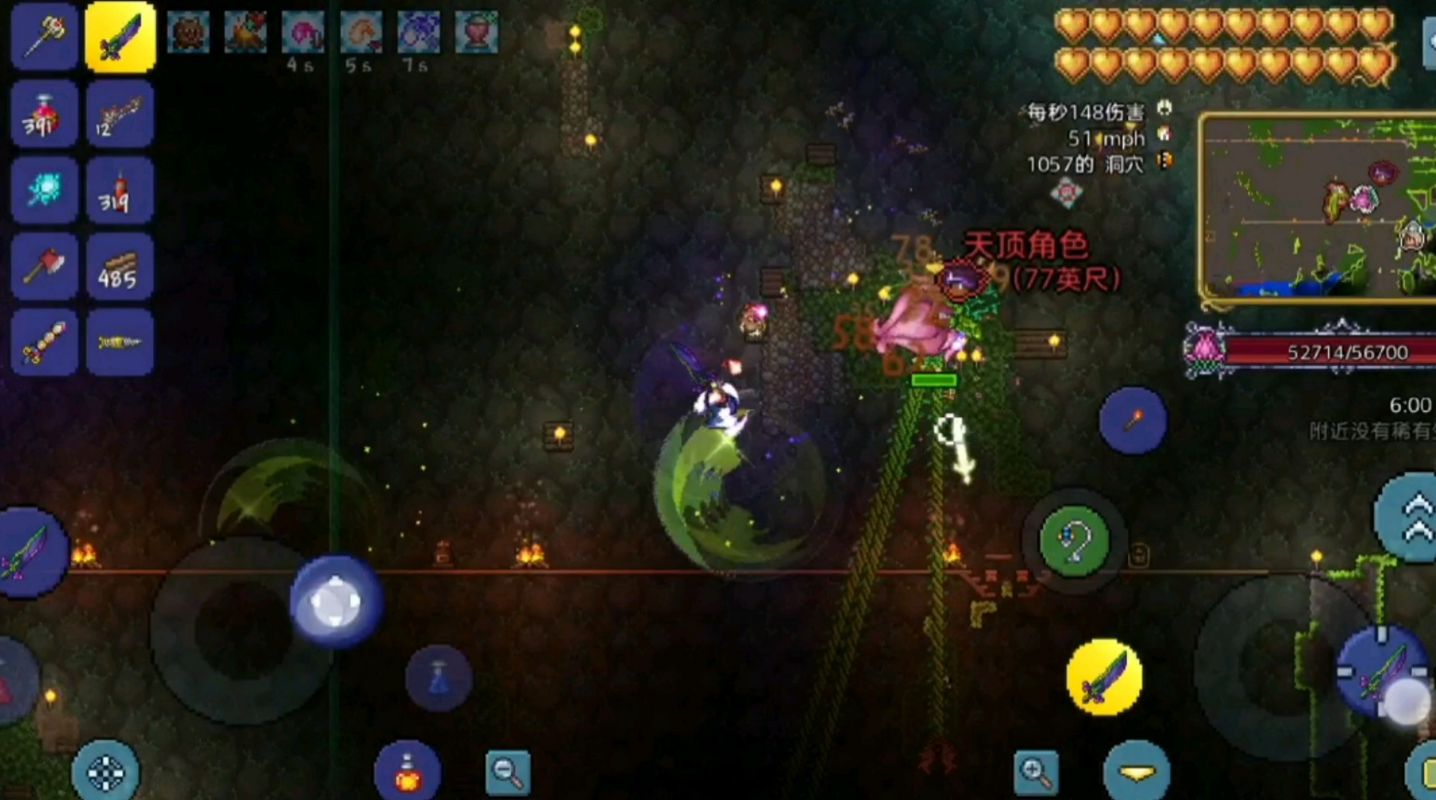Select the golden staff hotbar slot
The image size is (1436, 800).
pyautogui.click(x=45, y=37)
